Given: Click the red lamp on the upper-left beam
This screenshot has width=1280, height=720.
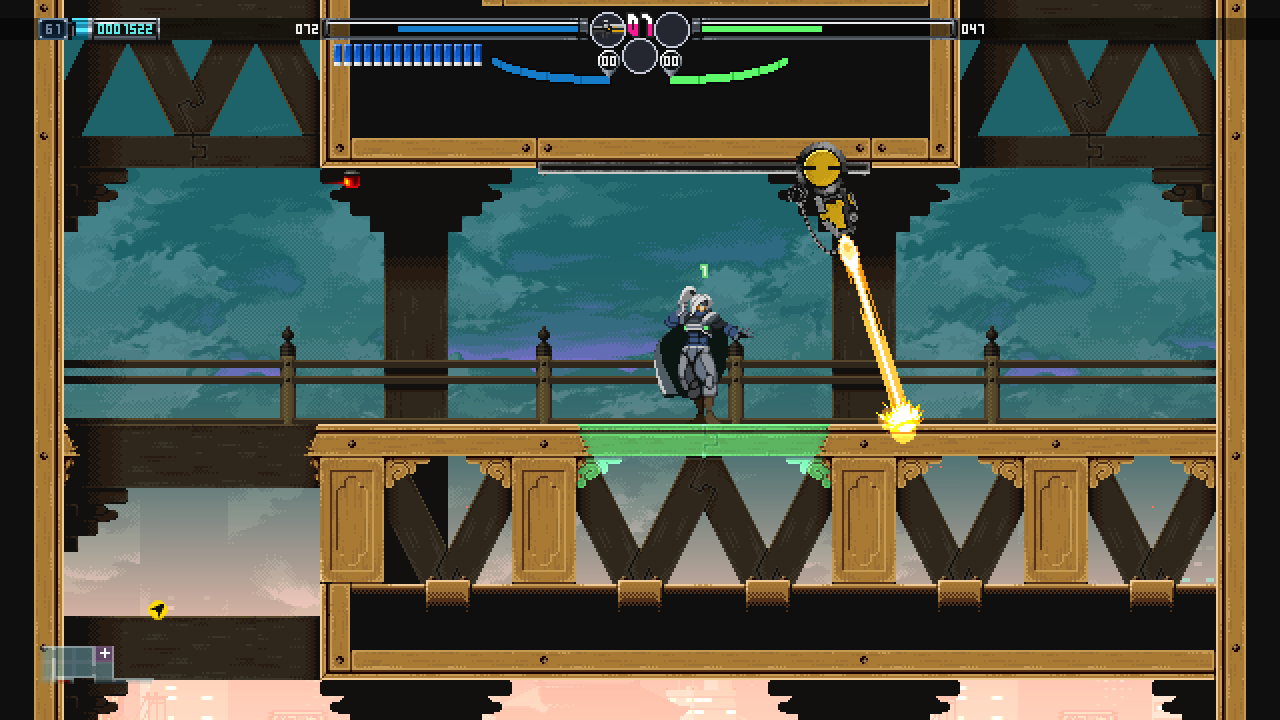Looking at the screenshot, I should coord(352,182).
